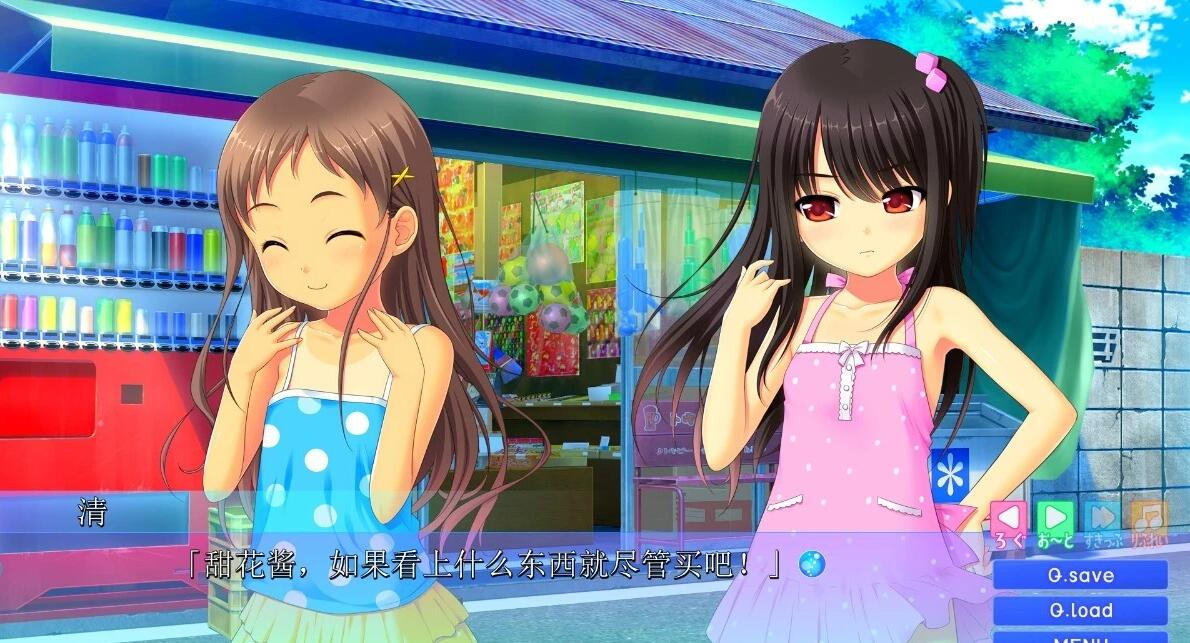This screenshot has width=1190, height=643.
Task: Turn on auto mode (お～と)
Action: click(1055, 518)
